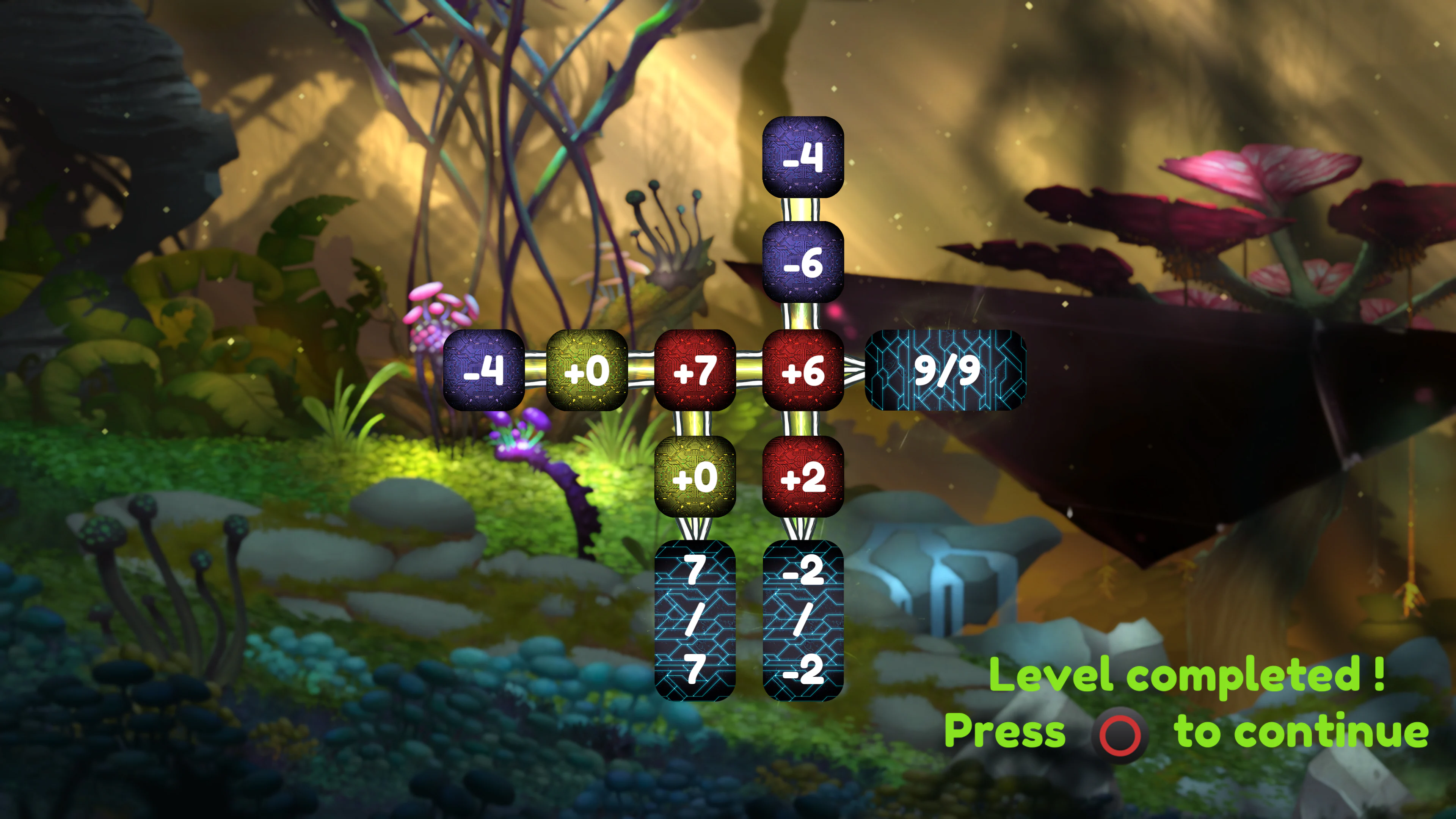The width and height of the screenshot is (1456, 819).
Task: Click the 'to continue' text label
Action: coord(1305,731)
